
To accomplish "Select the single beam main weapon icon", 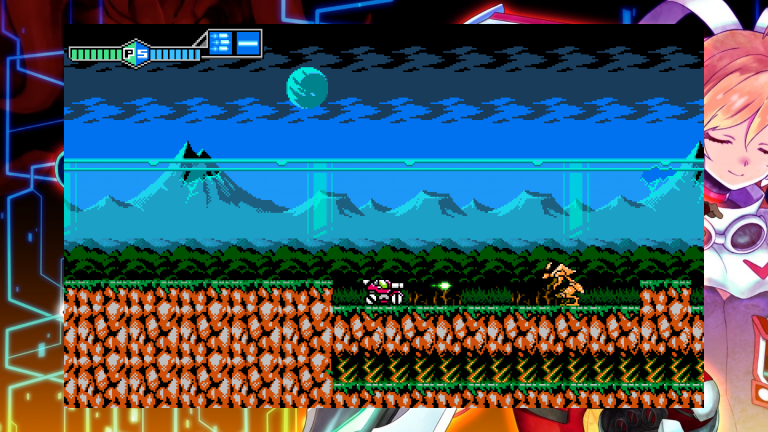I will pos(248,43).
